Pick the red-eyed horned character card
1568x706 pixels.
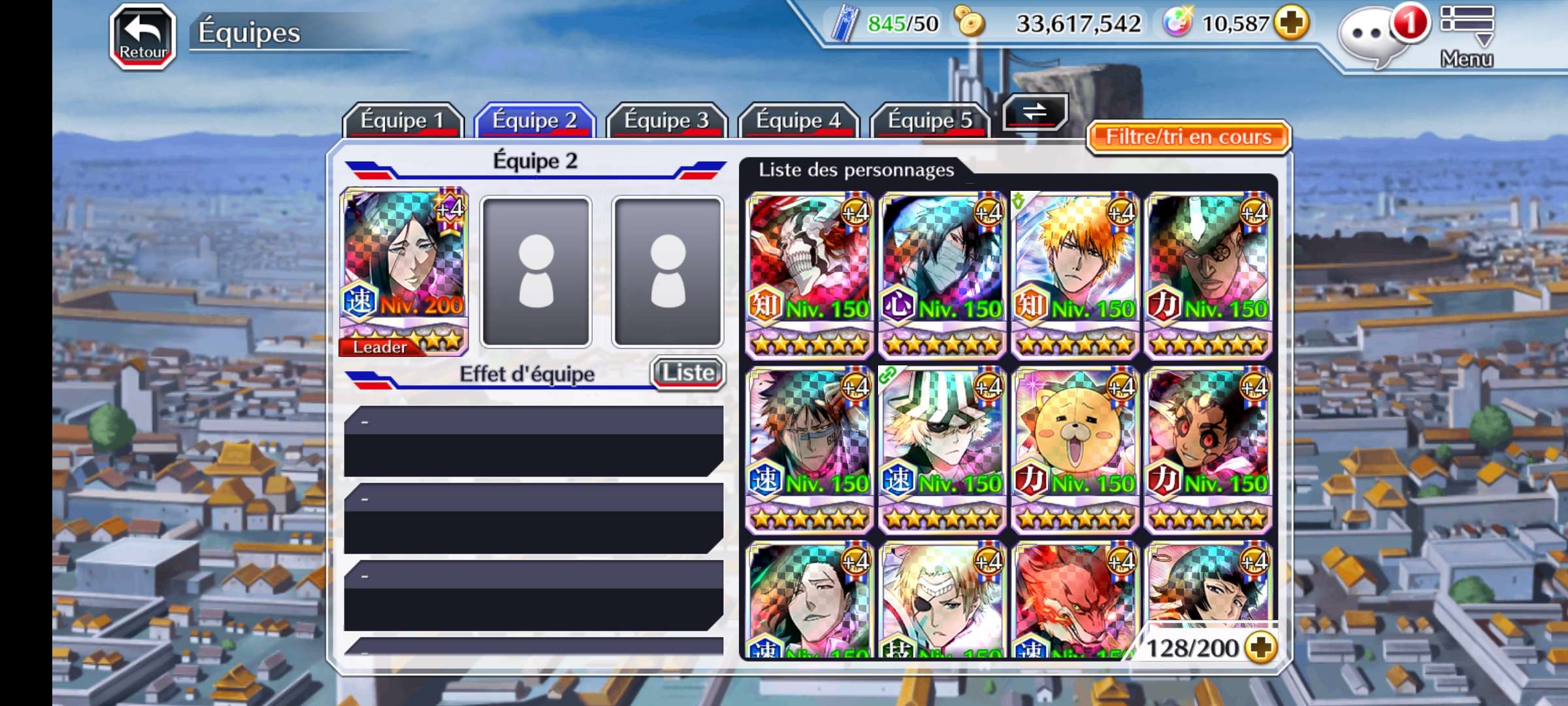click(1208, 449)
